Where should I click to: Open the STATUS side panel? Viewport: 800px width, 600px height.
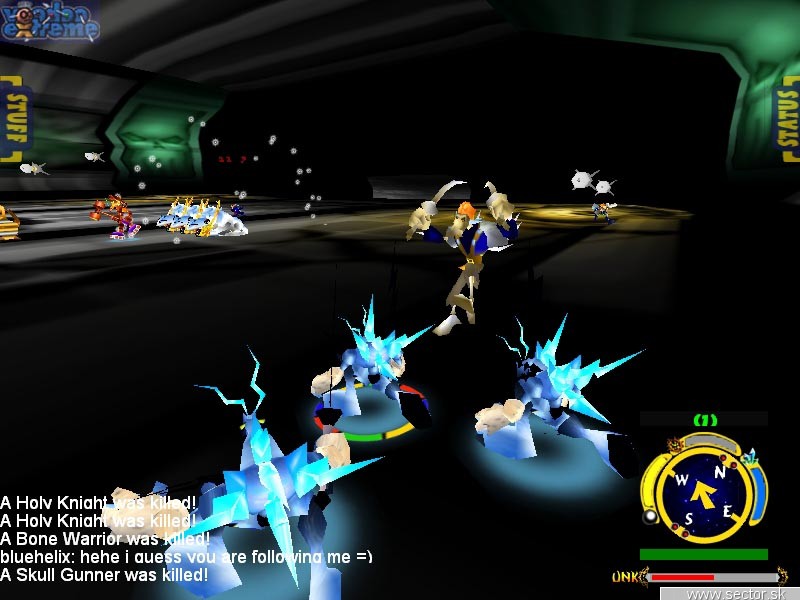787,119
